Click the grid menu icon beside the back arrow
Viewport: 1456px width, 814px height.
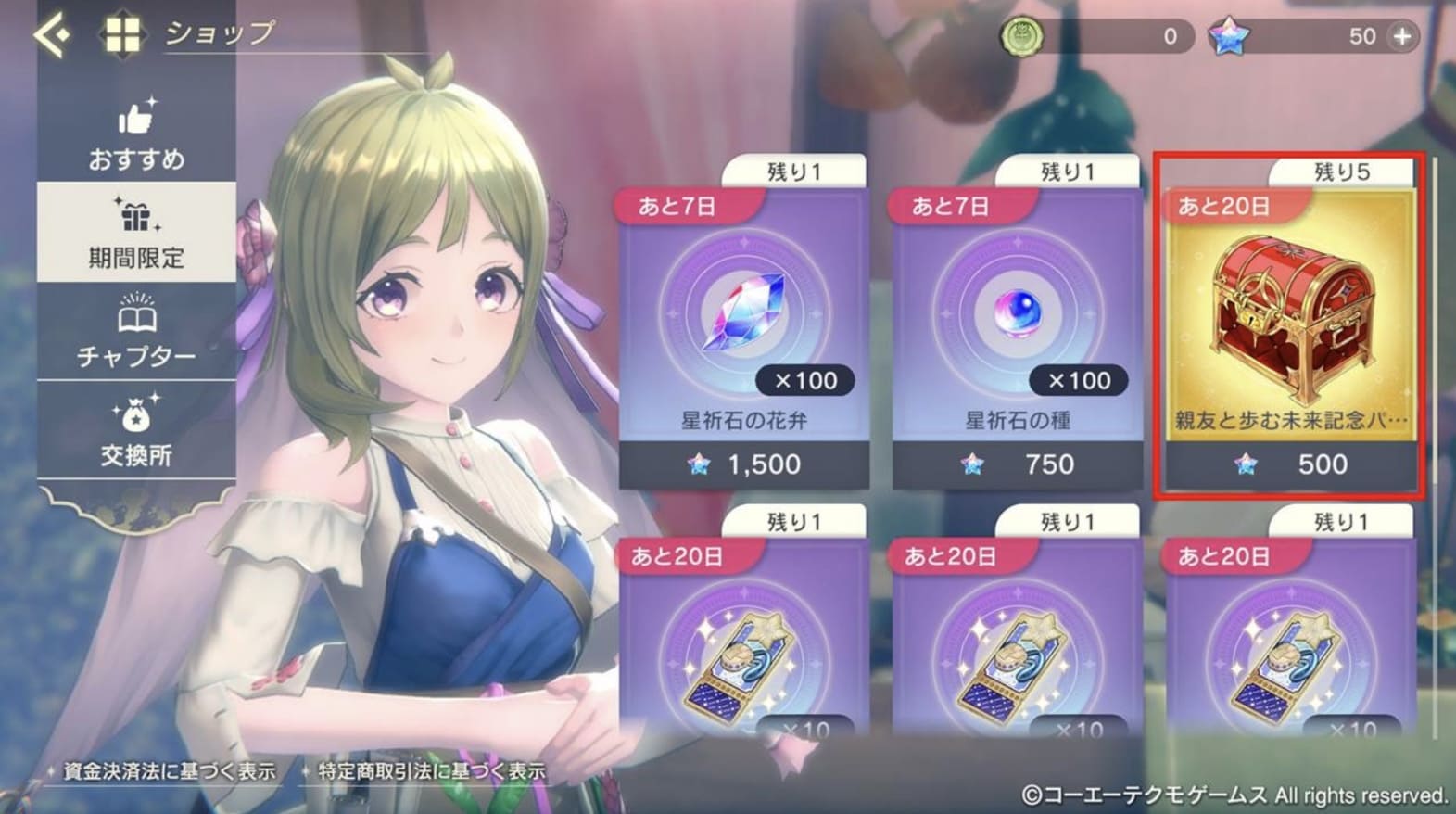(124, 35)
